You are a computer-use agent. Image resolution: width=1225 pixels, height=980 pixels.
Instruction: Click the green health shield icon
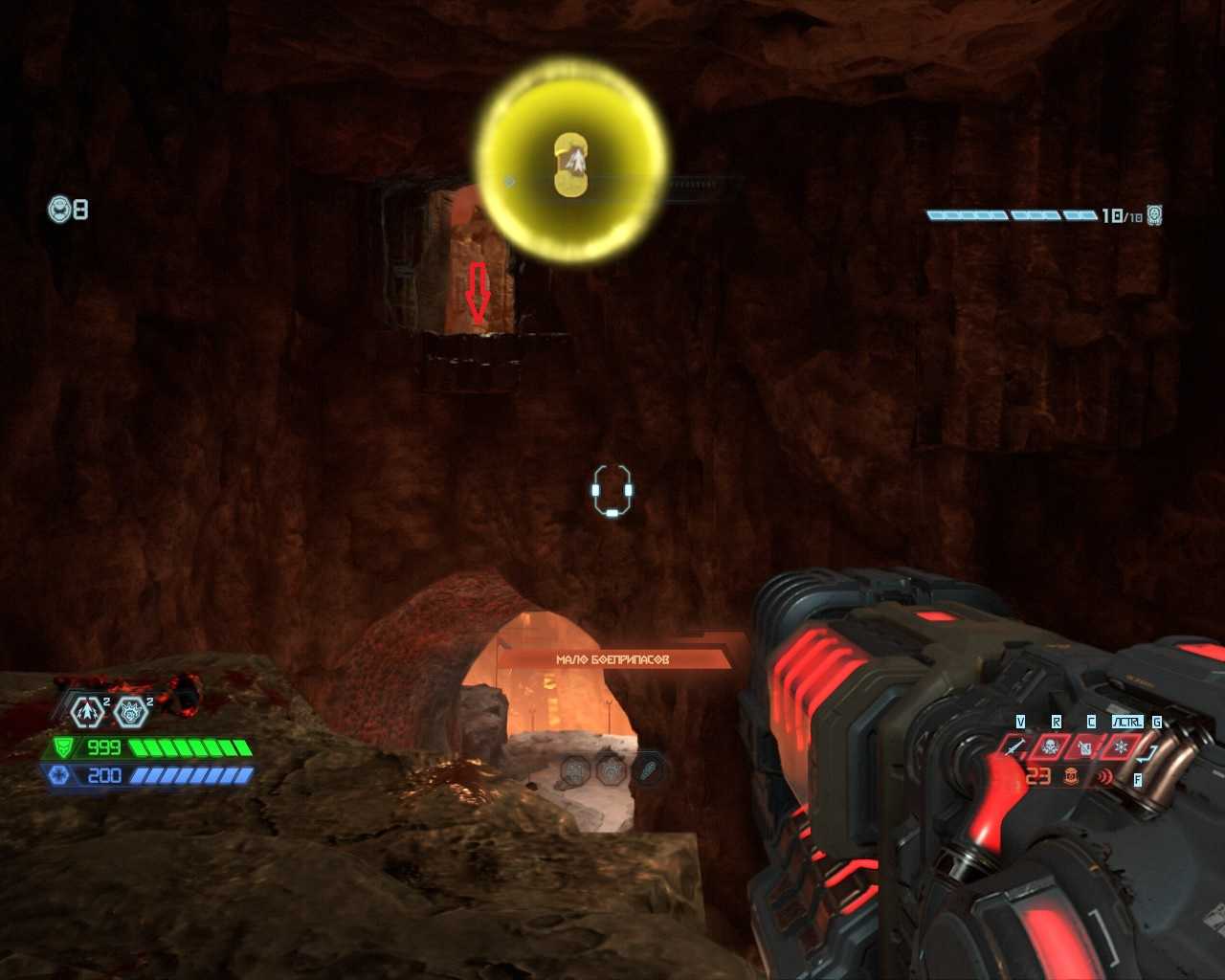click(64, 747)
